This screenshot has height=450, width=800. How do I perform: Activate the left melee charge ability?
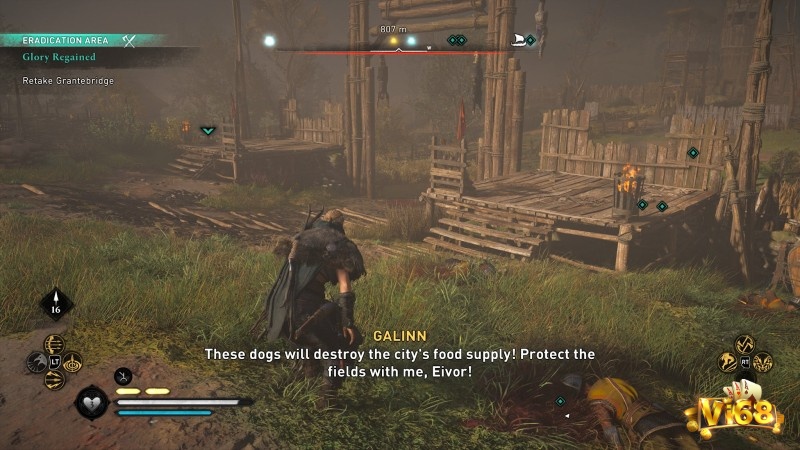click(727, 362)
